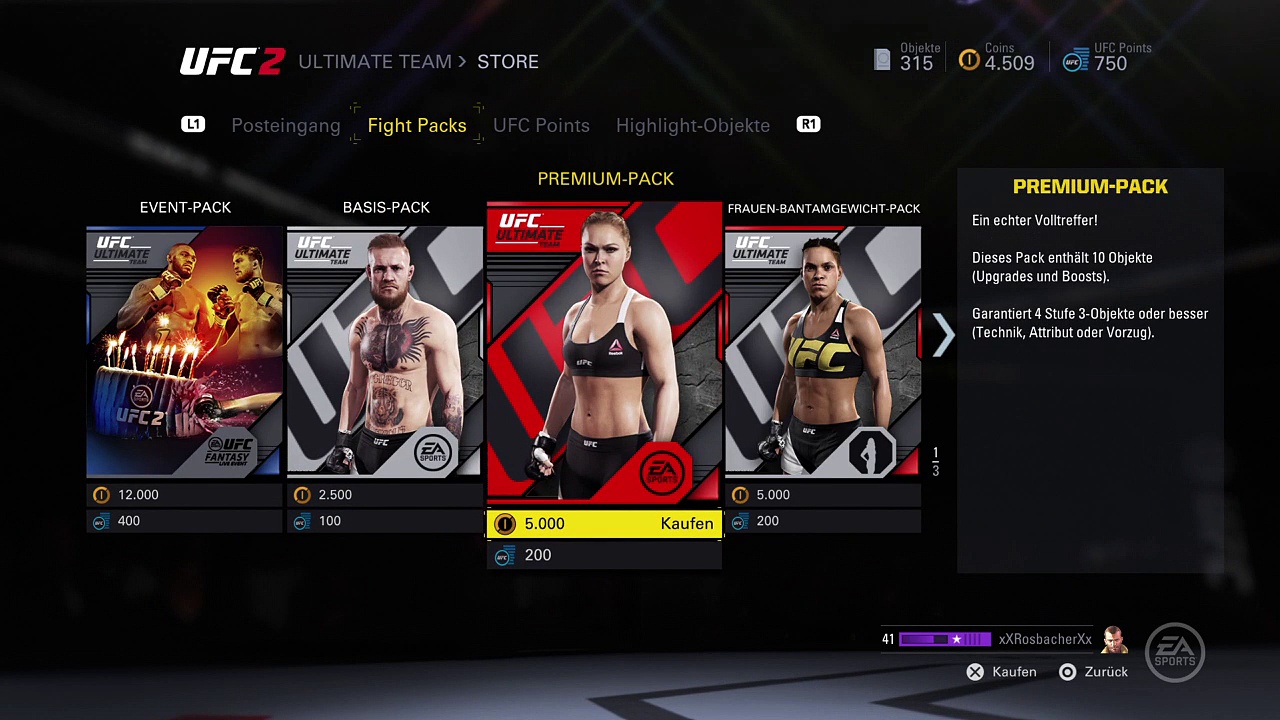1280x720 pixels.
Task: Buy Frauen-Bantamgewicht-Pack for 5.000 coins
Action: [x=822, y=495]
